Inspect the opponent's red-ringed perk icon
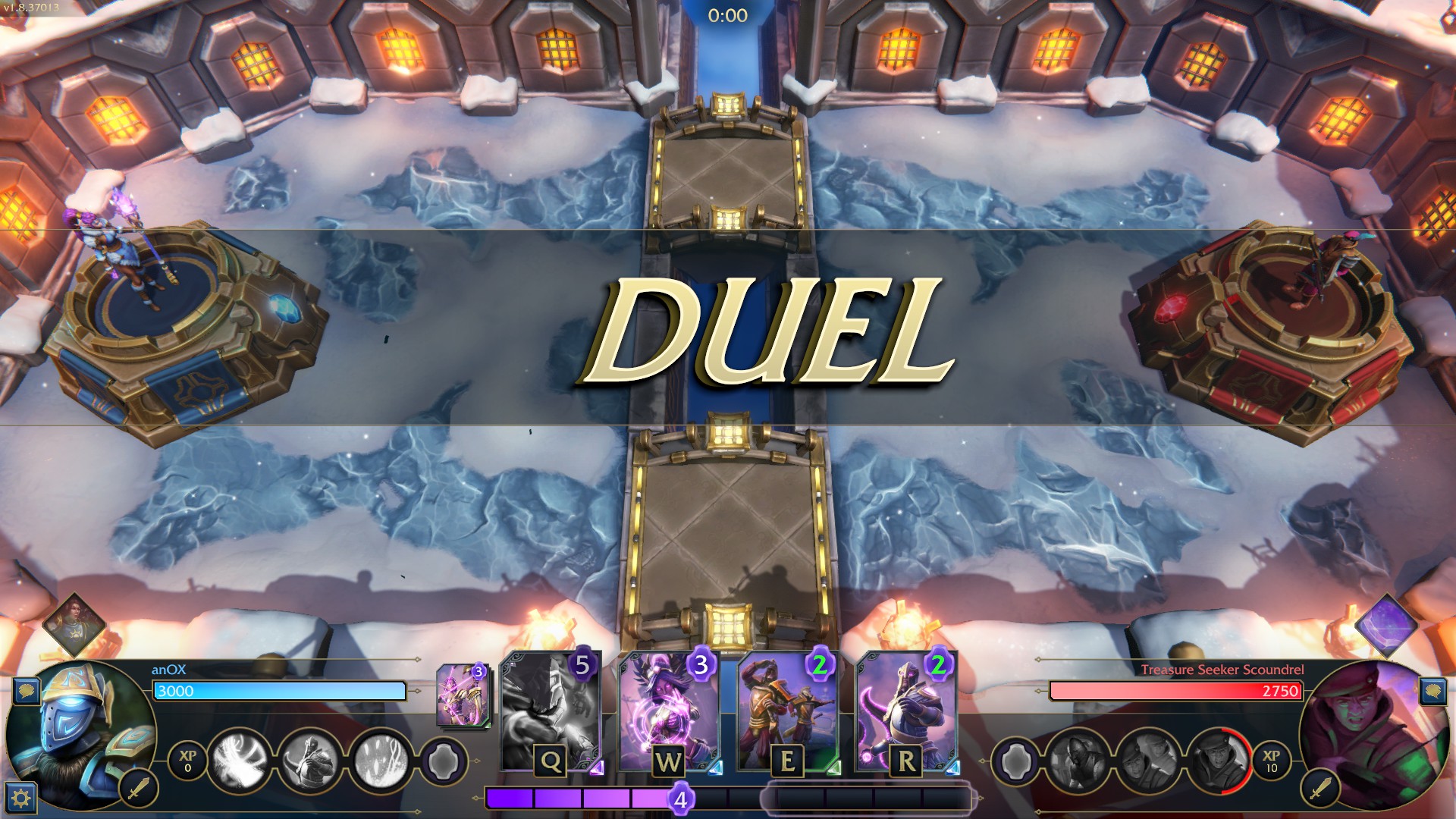 (x=1218, y=759)
